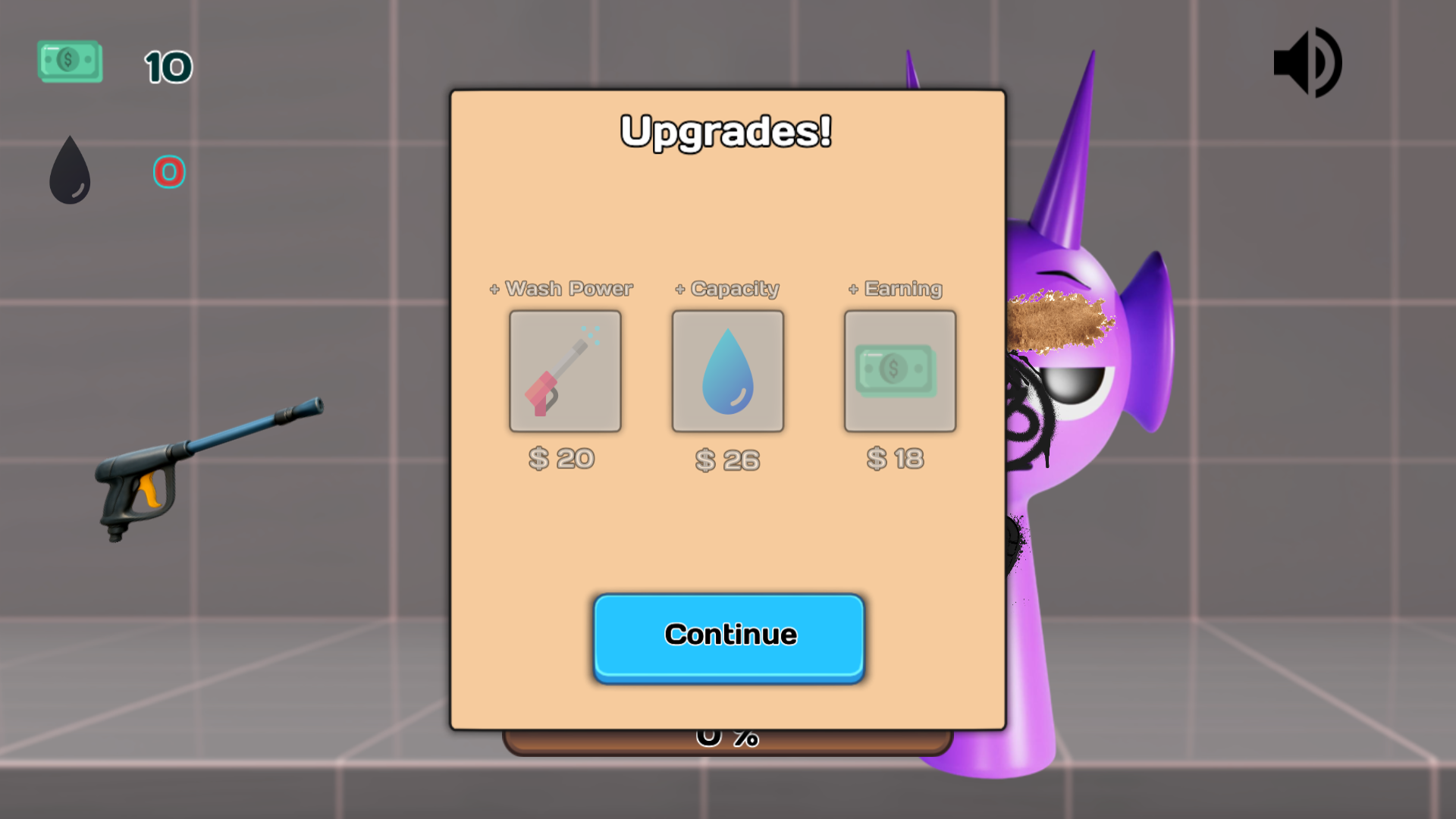
Task: Click the Upgrades! popup title
Action: [x=726, y=130]
